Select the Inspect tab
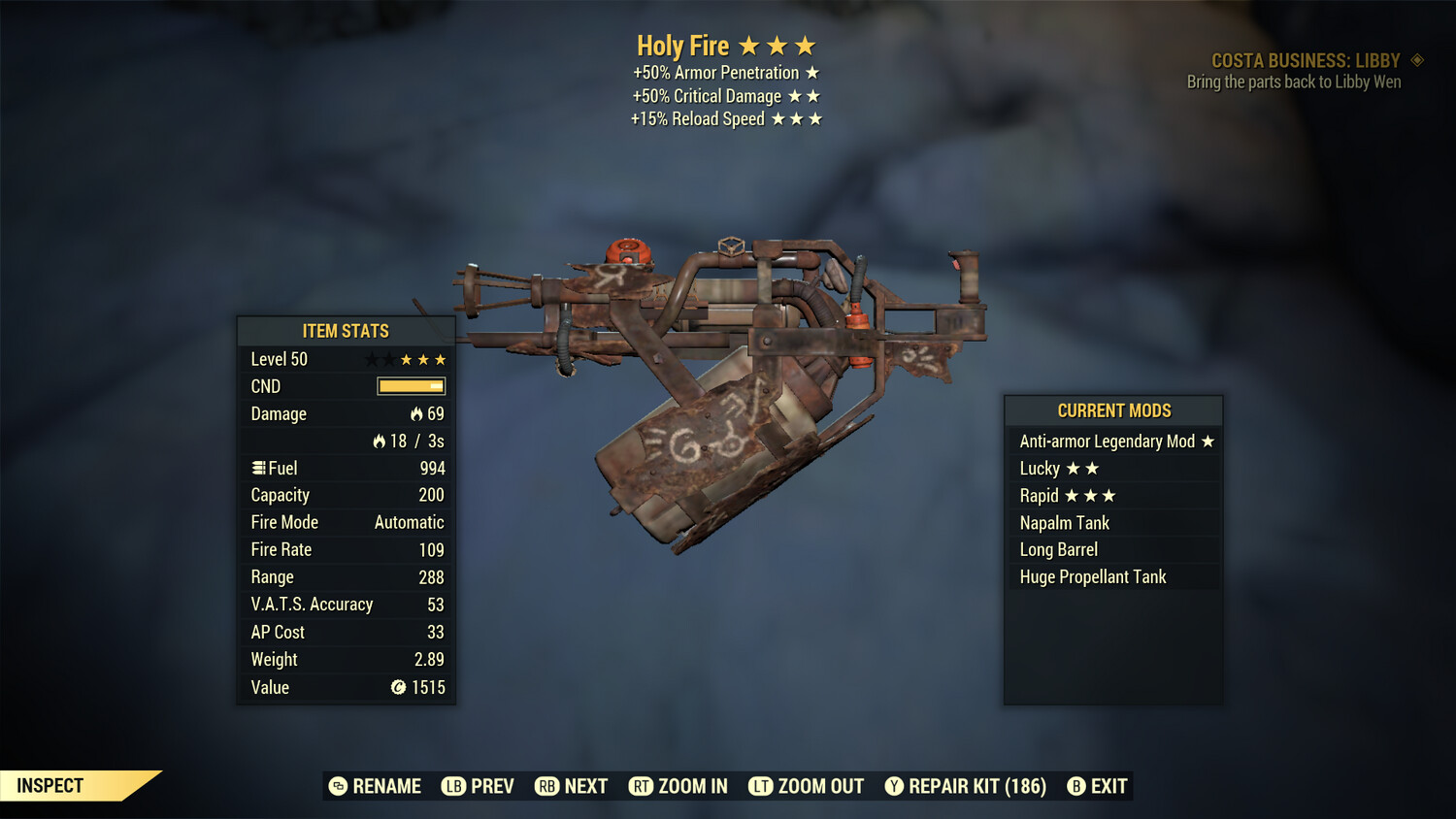 [50, 785]
